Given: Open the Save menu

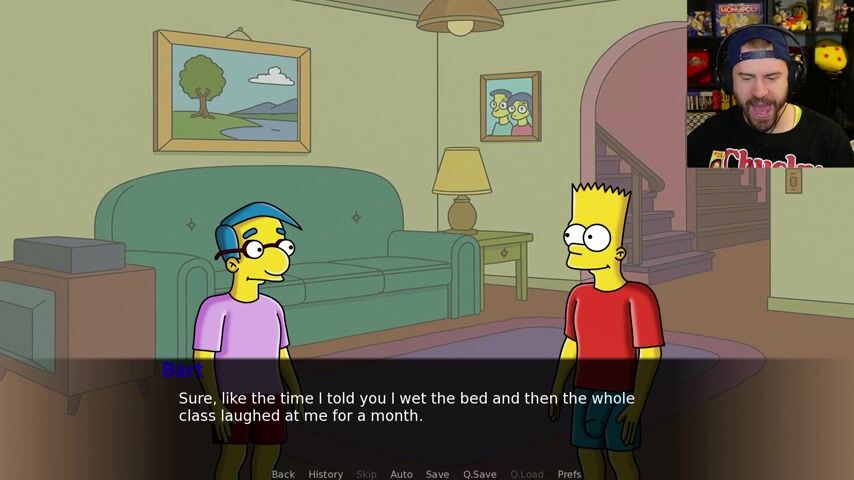Looking at the screenshot, I should pos(437,474).
